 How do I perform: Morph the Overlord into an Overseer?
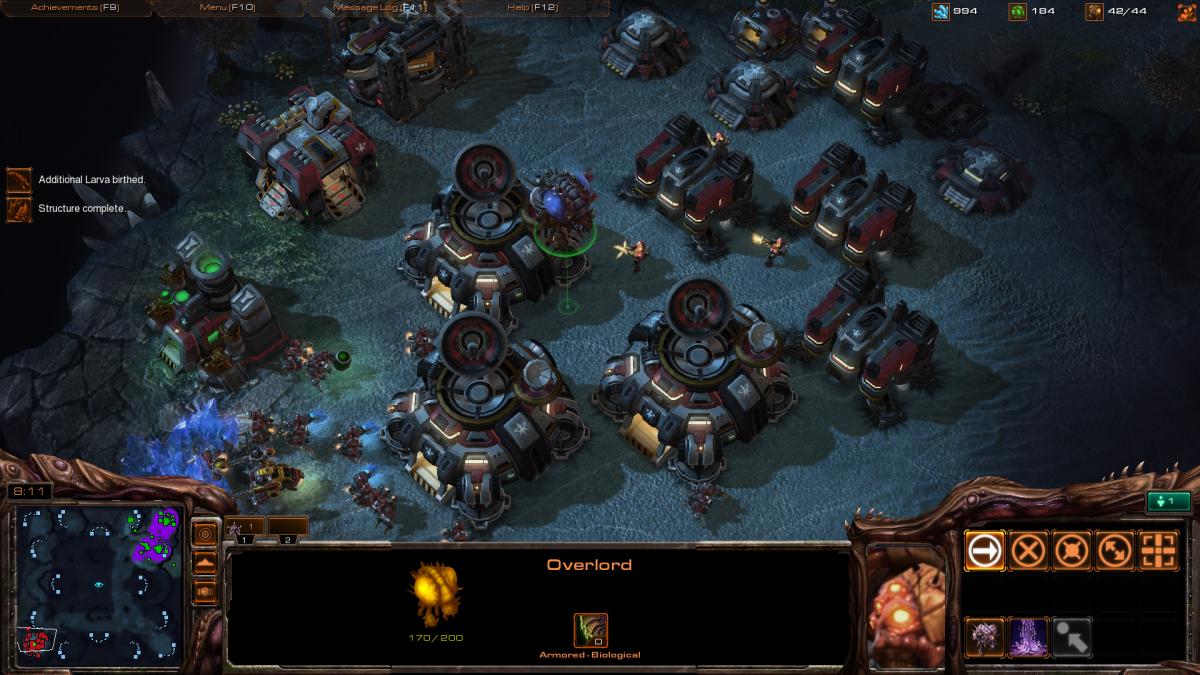point(984,637)
